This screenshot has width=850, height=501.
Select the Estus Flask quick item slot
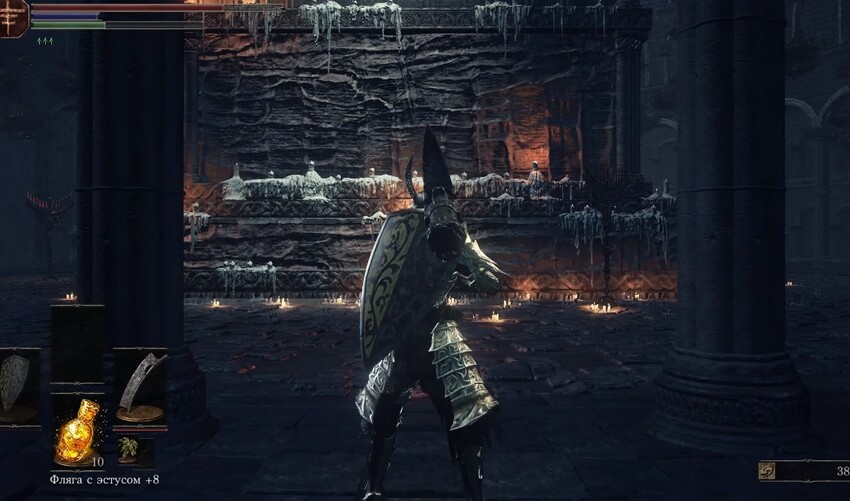coord(77,434)
